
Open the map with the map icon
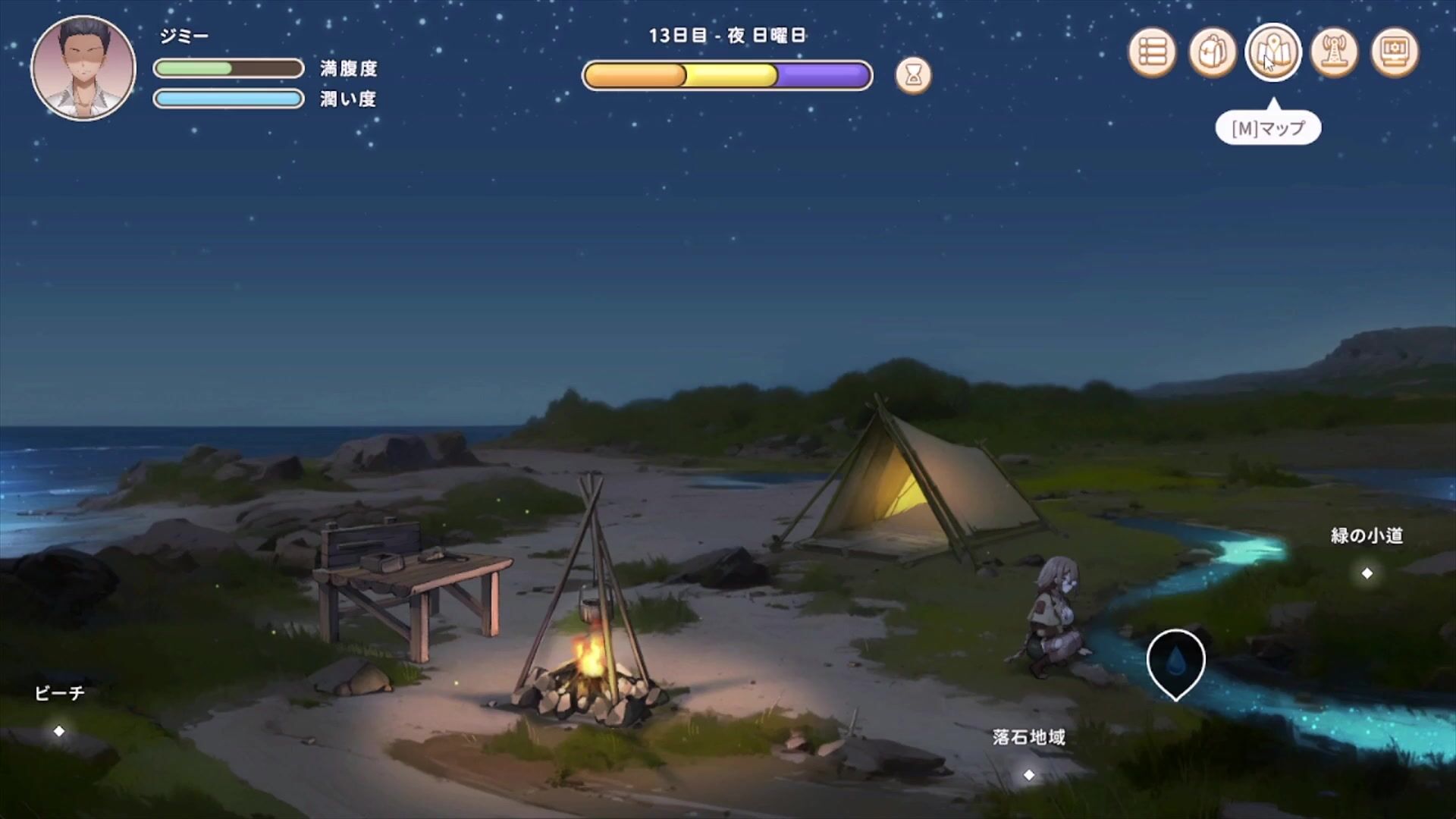[1273, 52]
